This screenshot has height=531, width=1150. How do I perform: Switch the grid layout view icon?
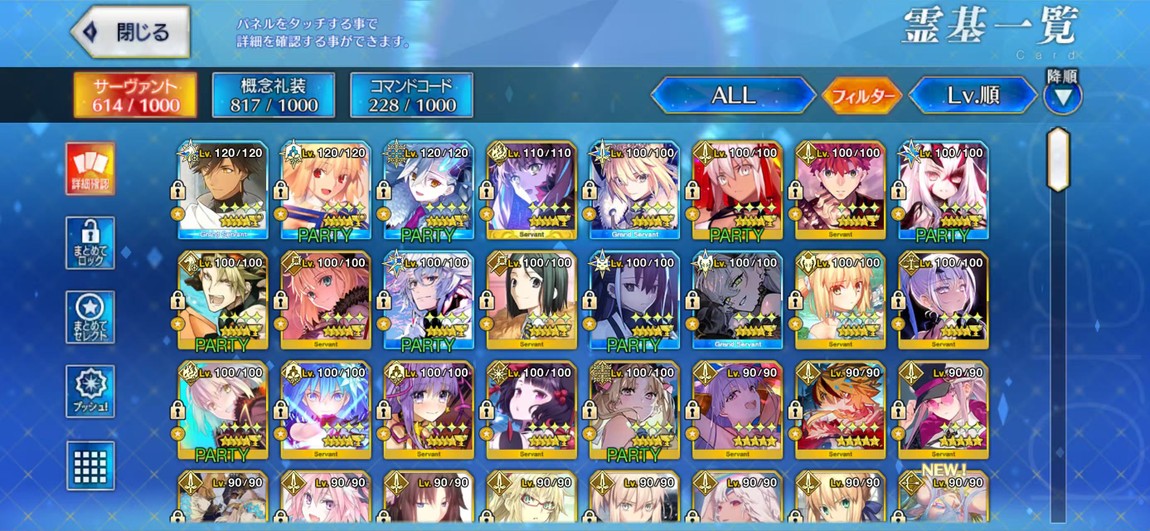click(90, 465)
